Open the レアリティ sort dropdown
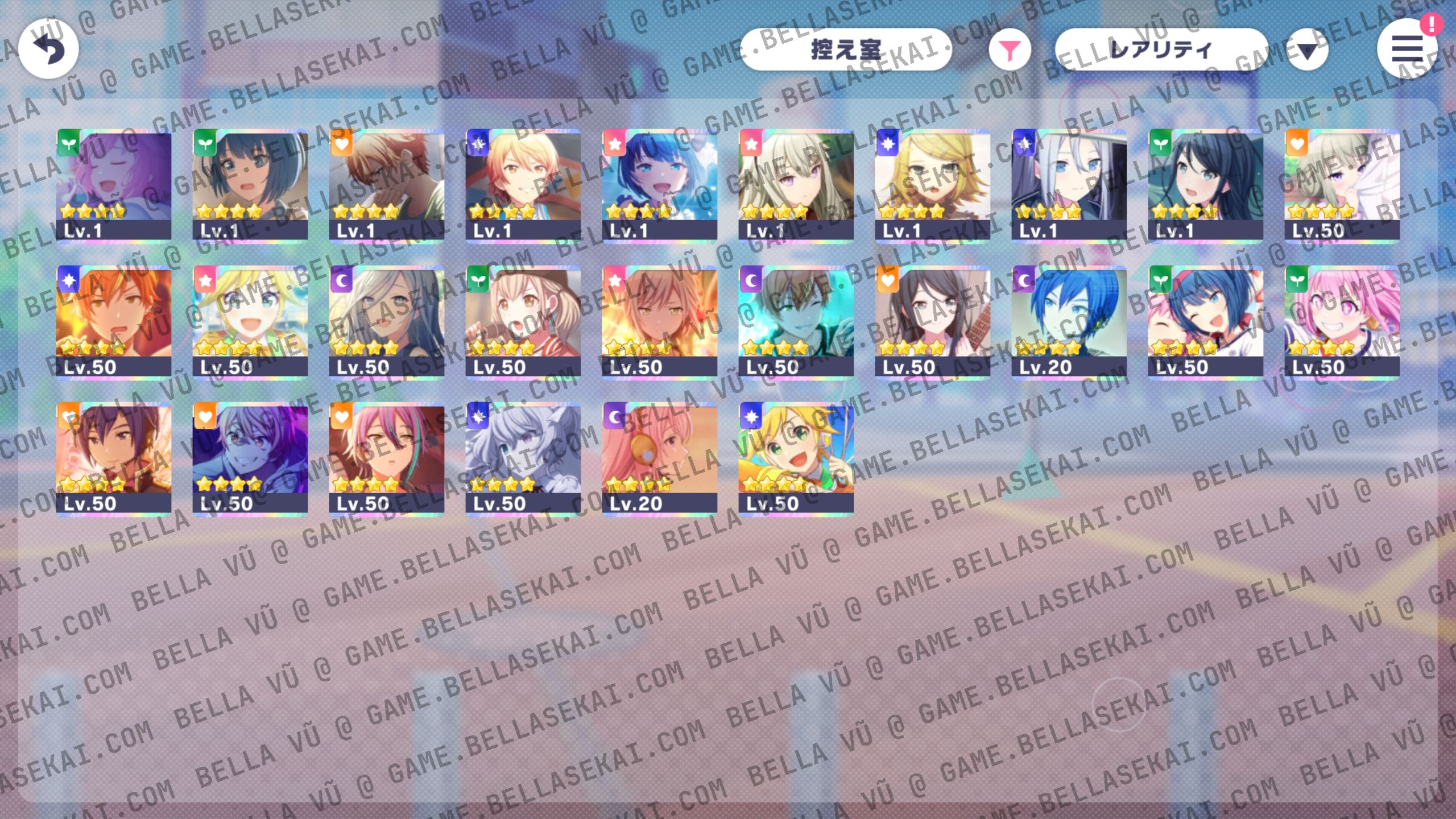The height and width of the screenshot is (819, 1456). [1160, 51]
